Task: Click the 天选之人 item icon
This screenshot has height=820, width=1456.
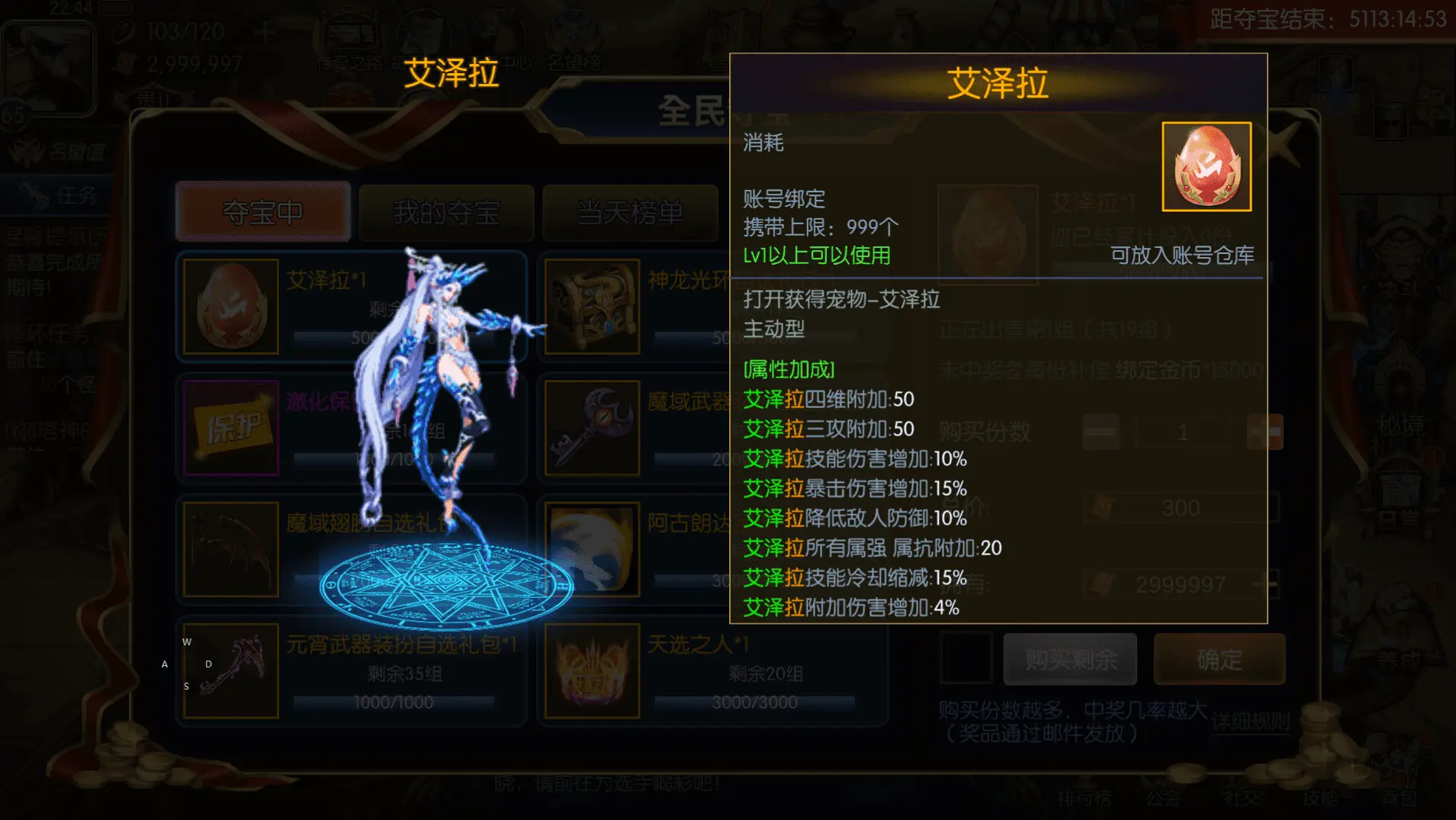Action: [592, 670]
